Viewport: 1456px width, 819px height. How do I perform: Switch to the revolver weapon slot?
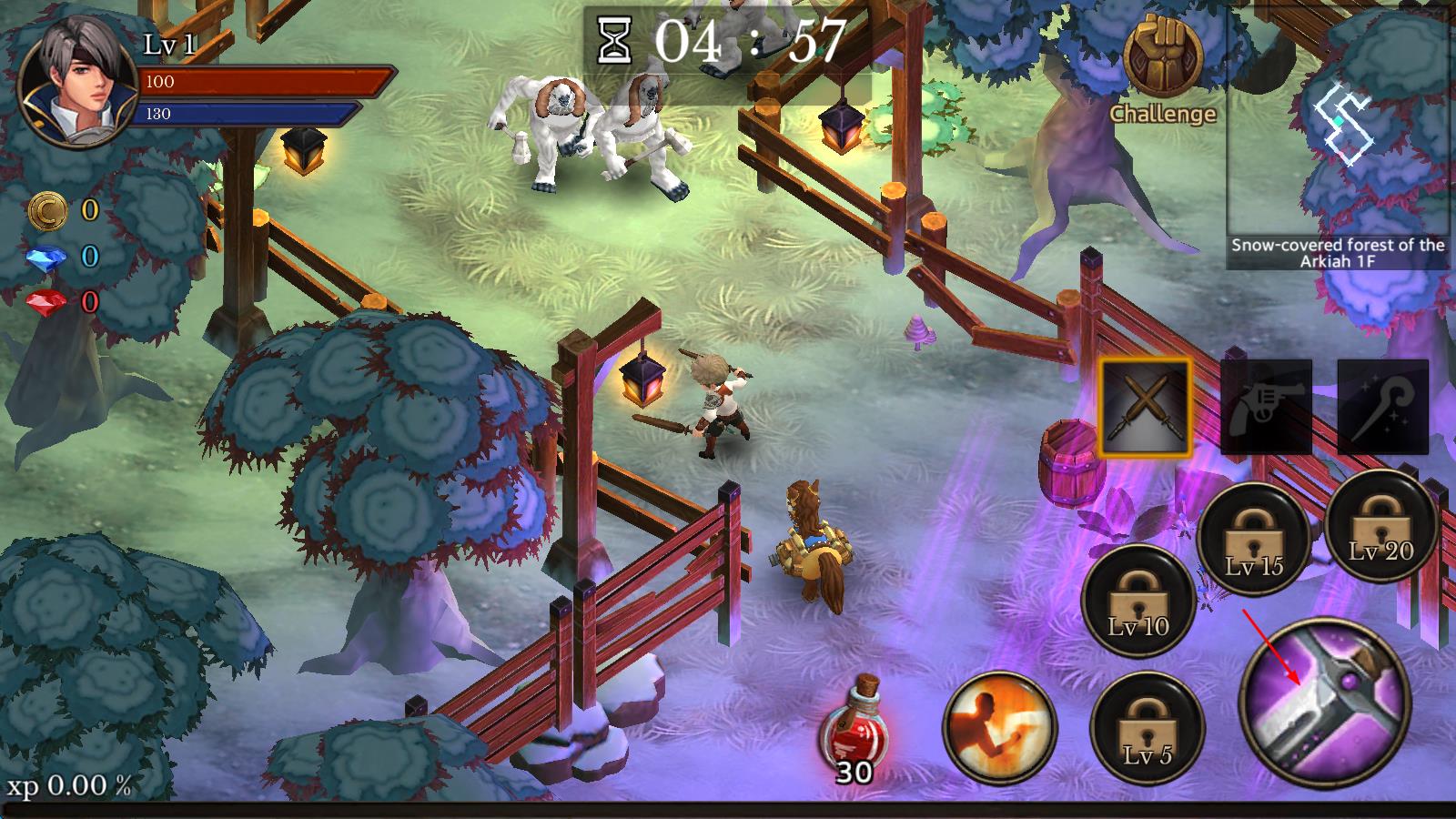point(1266,407)
